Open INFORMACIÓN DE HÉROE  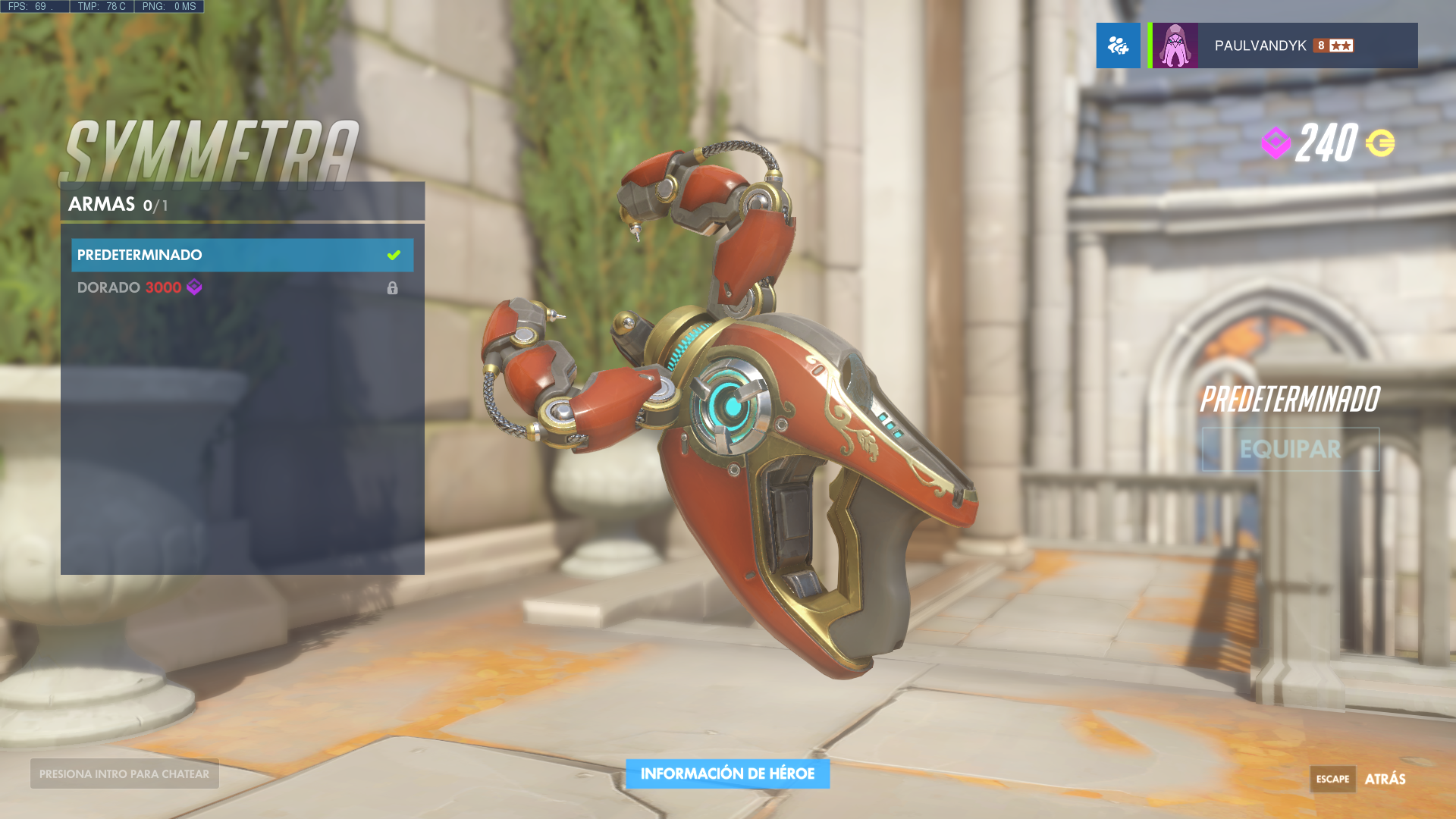click(727, 773)
